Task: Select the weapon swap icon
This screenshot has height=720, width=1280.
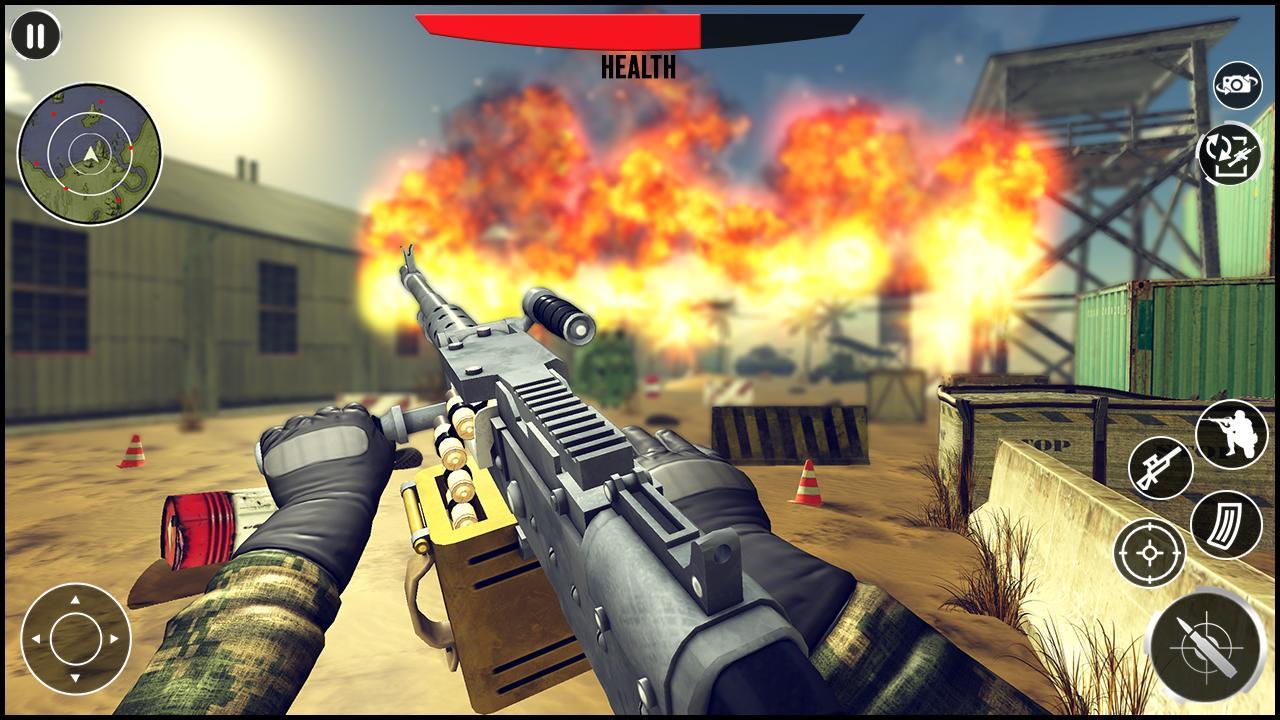Action: (1232, 155)
